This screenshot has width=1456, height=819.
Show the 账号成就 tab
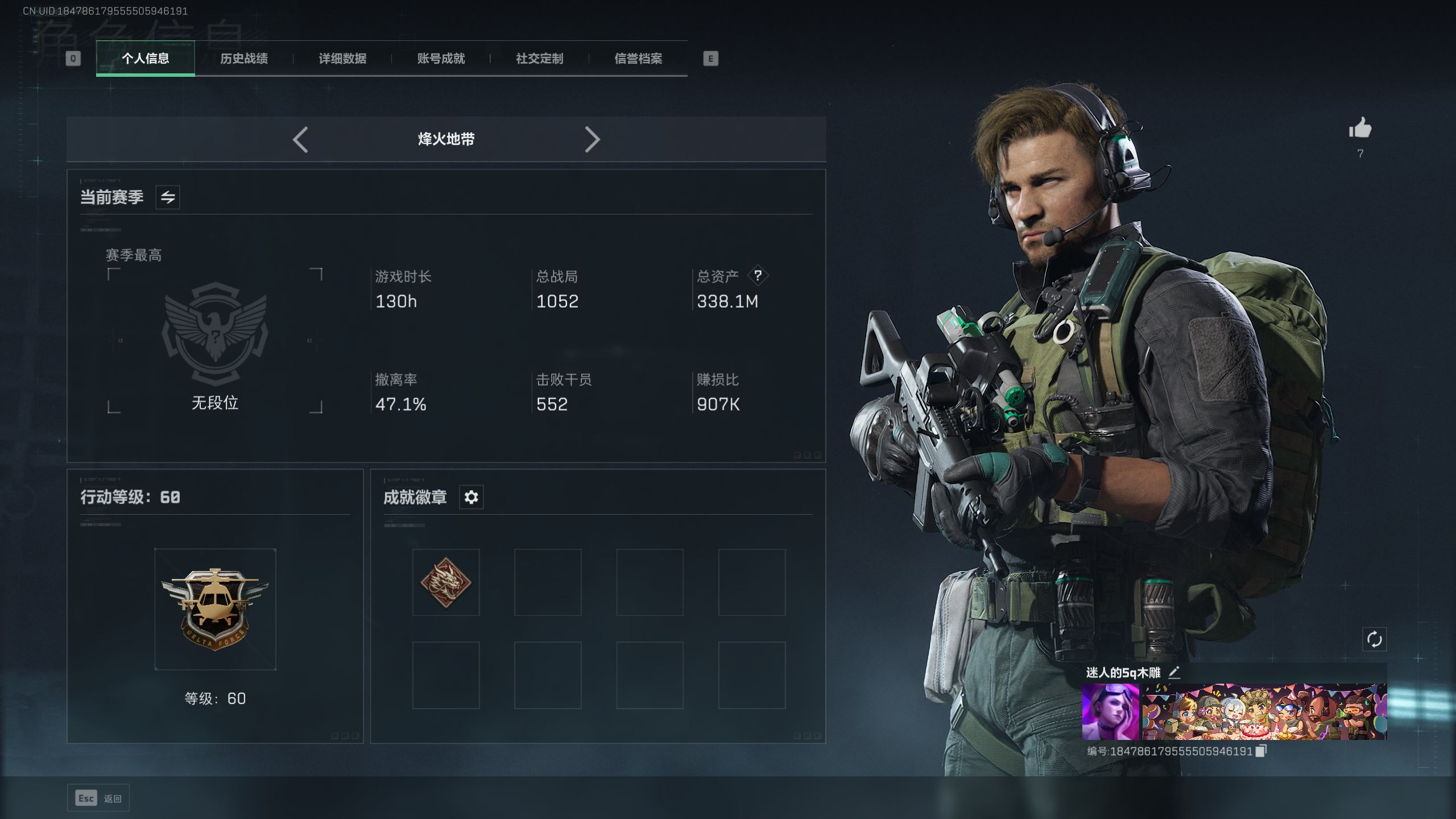(x=441, y=59)
